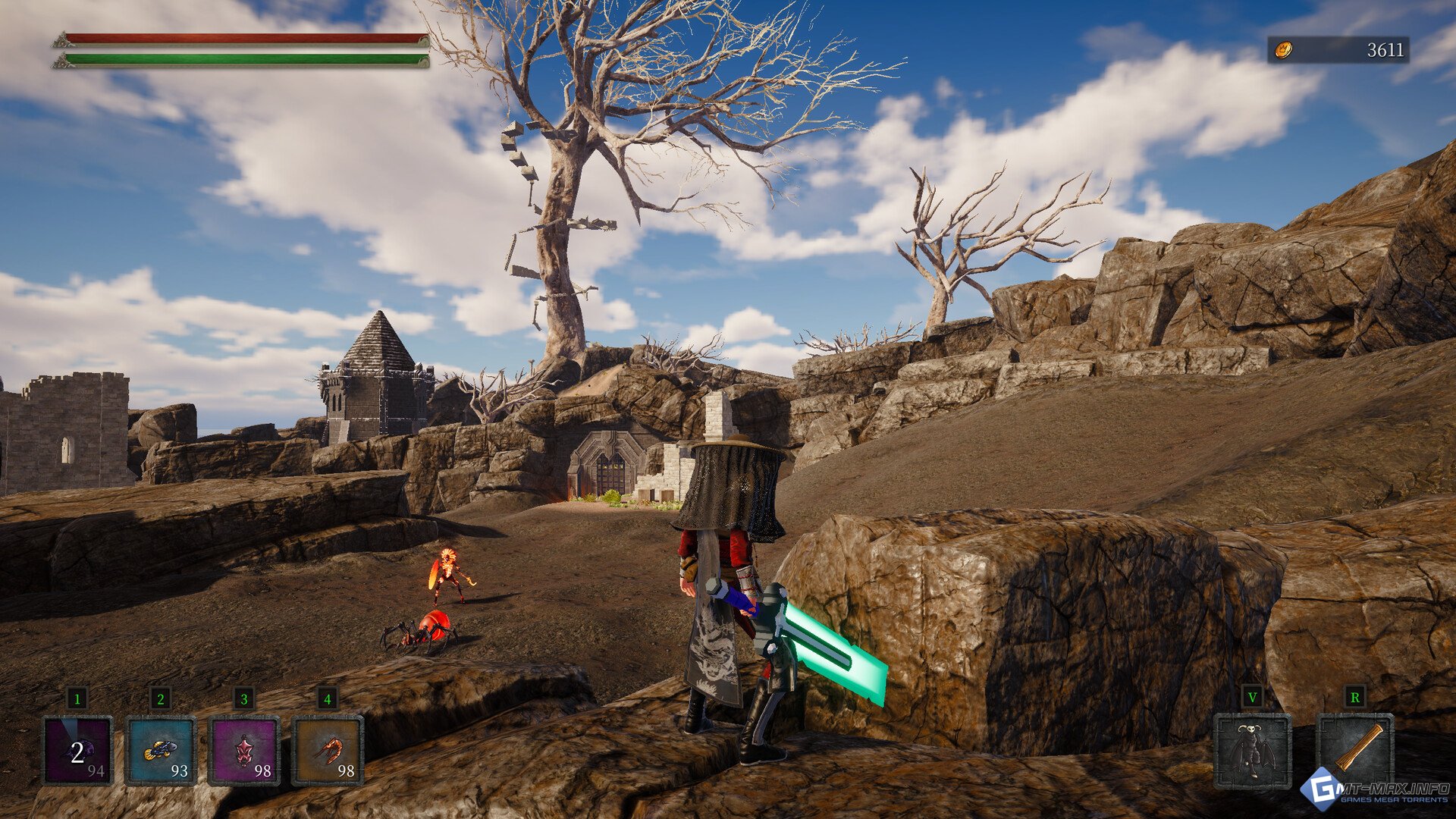
Task: Use the blue and yellow fish item
Action: (x=161, y=750)
